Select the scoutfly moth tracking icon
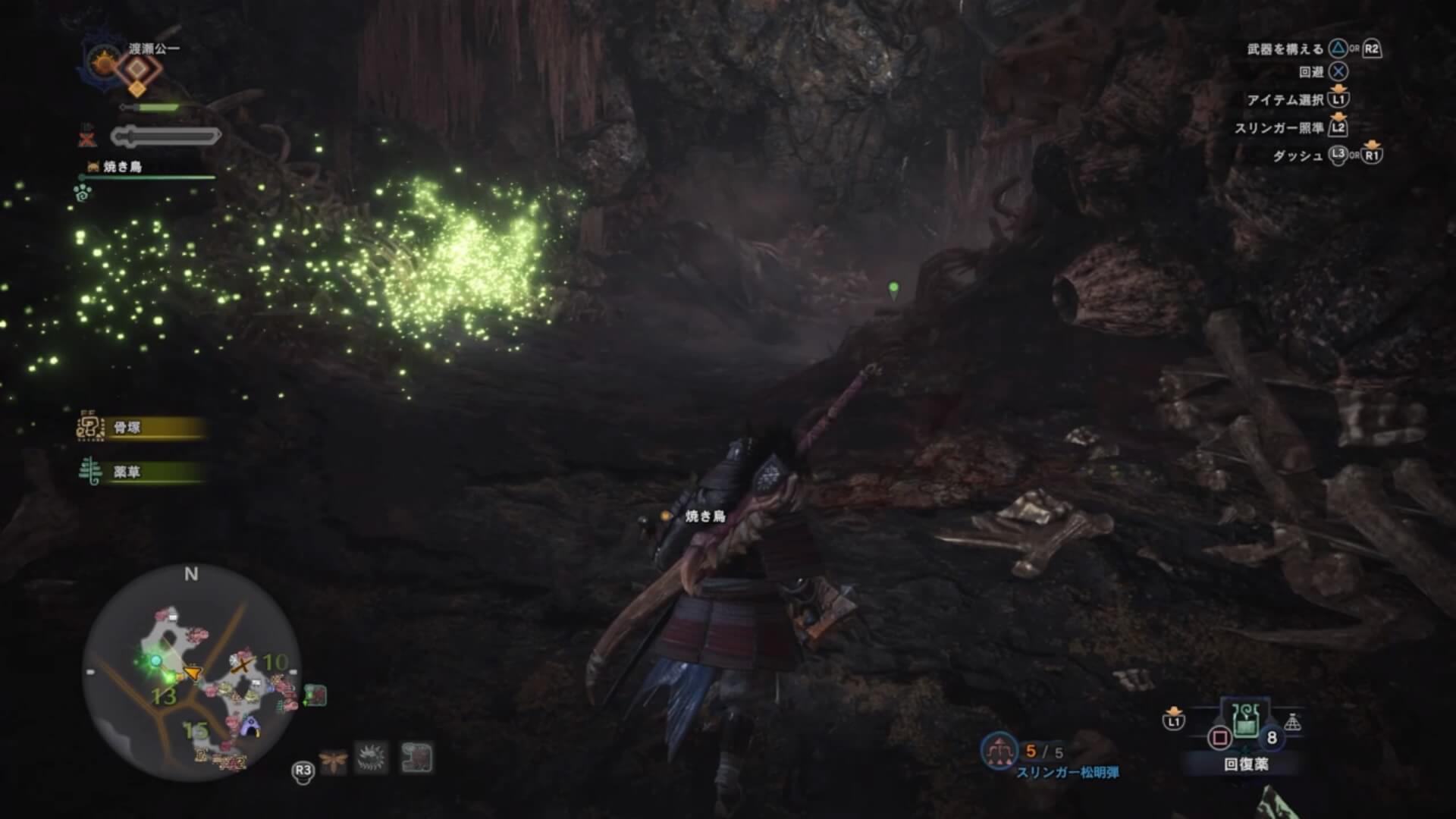The image size is (1456, 819). pyautogui.click(x=333, y=759)
